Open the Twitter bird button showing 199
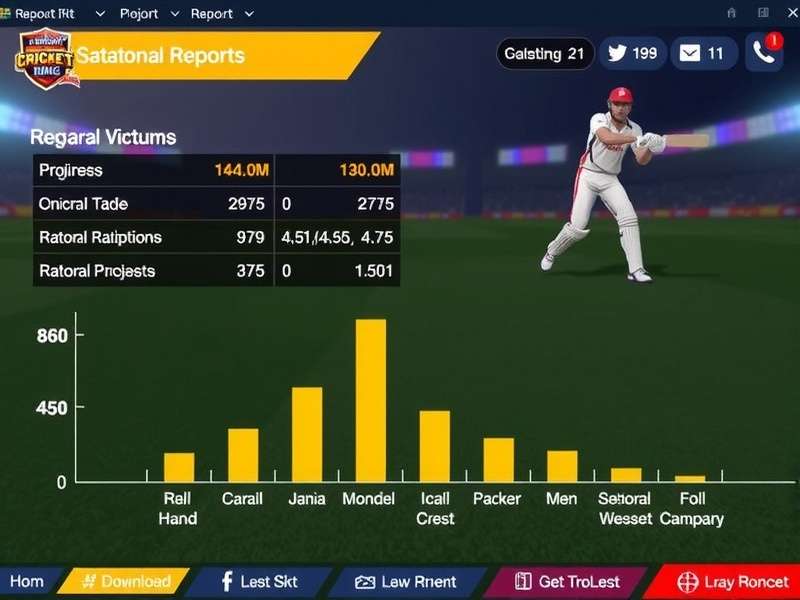Viewport: 800px width, 600px height. click(x=633, y=54)
